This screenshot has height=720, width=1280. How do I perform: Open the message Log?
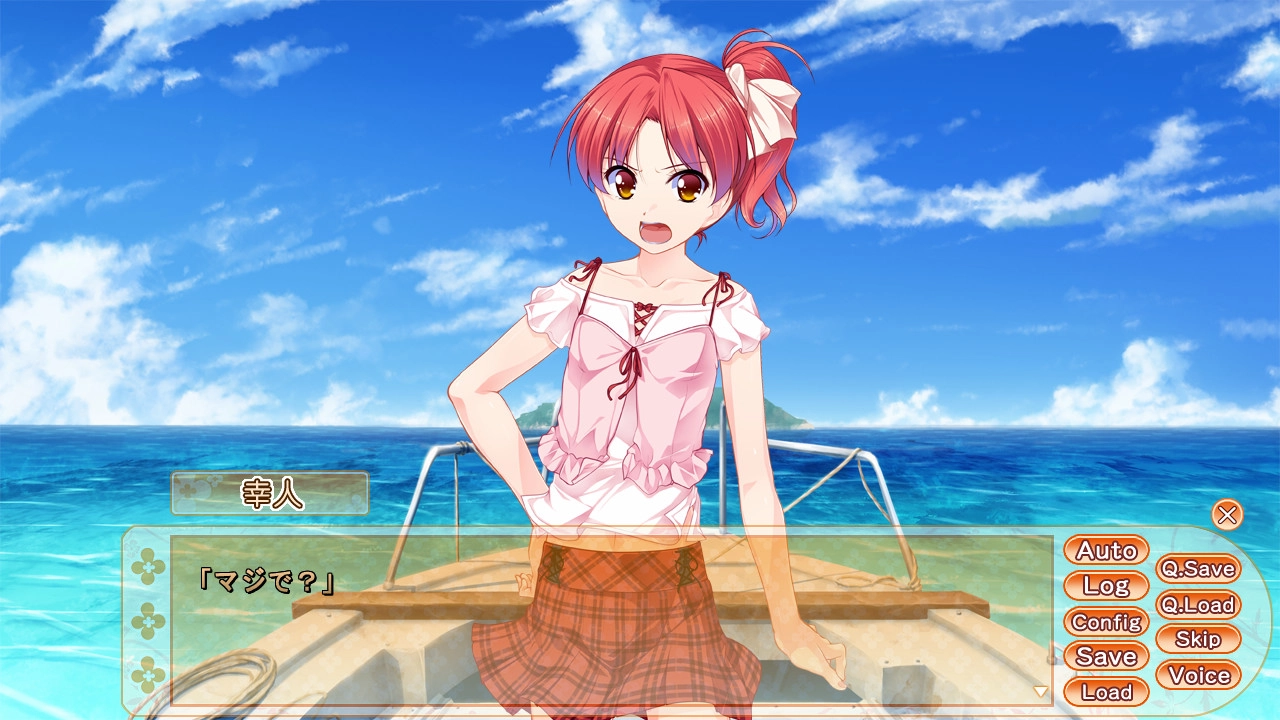tap(1106, 586)
